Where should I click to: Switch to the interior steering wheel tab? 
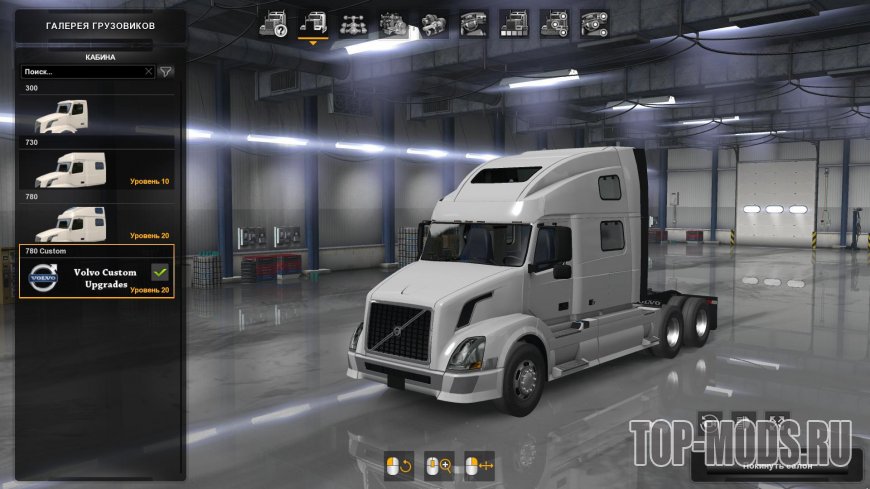click(x=474, y=23)
